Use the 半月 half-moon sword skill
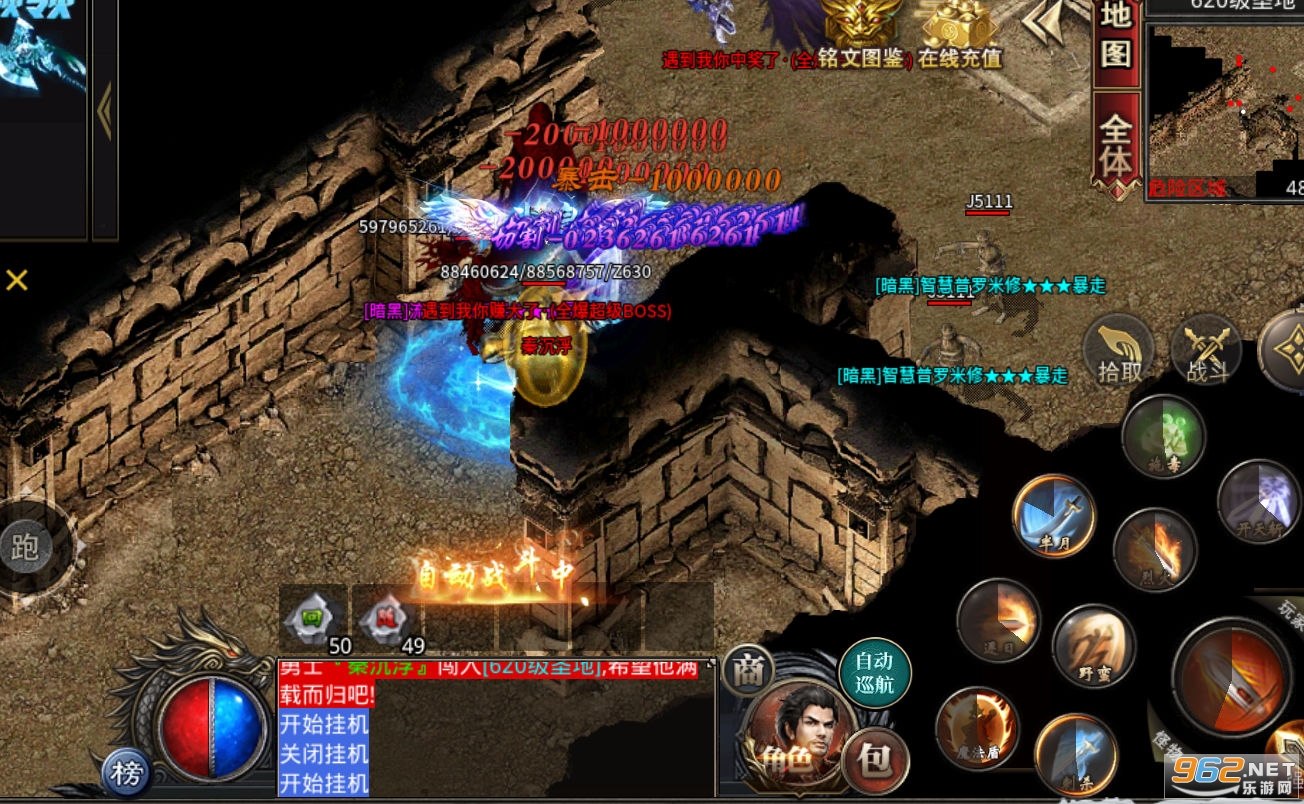The image size is (1304, 804). [x=1053, y=516]
